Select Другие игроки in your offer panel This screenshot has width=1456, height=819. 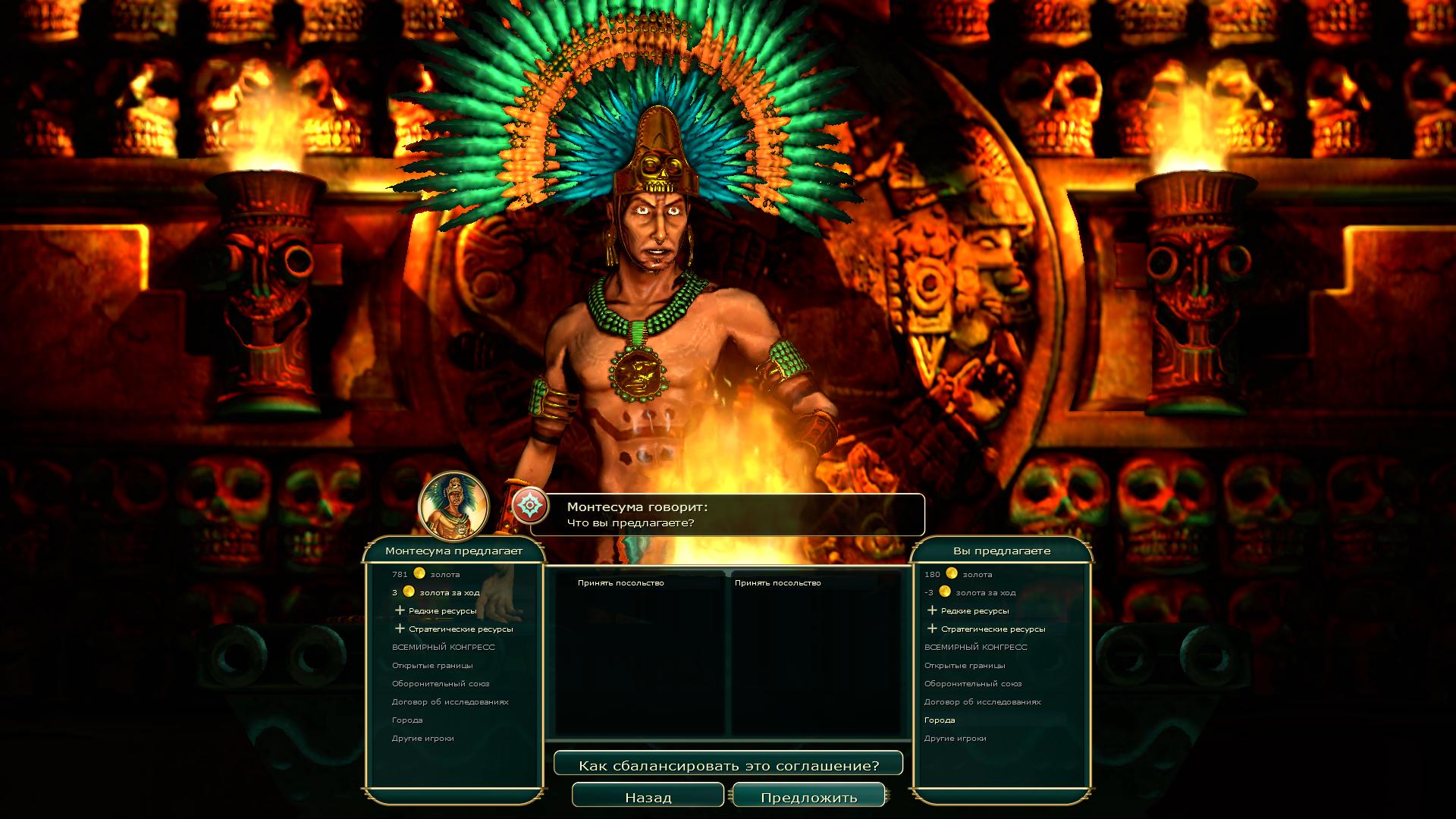pos(955,738)
